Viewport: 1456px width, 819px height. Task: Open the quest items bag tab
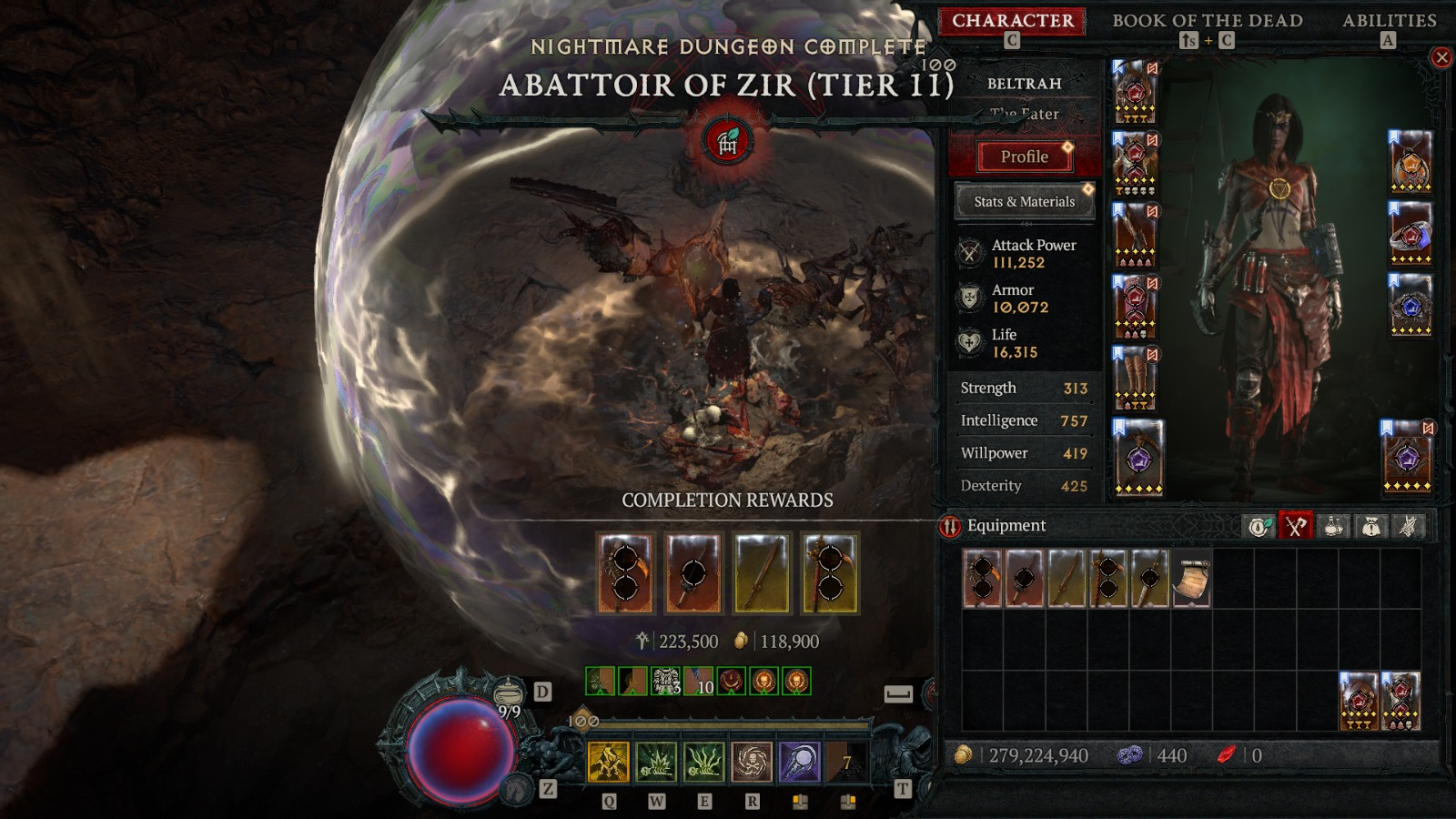pos(1370,526)
